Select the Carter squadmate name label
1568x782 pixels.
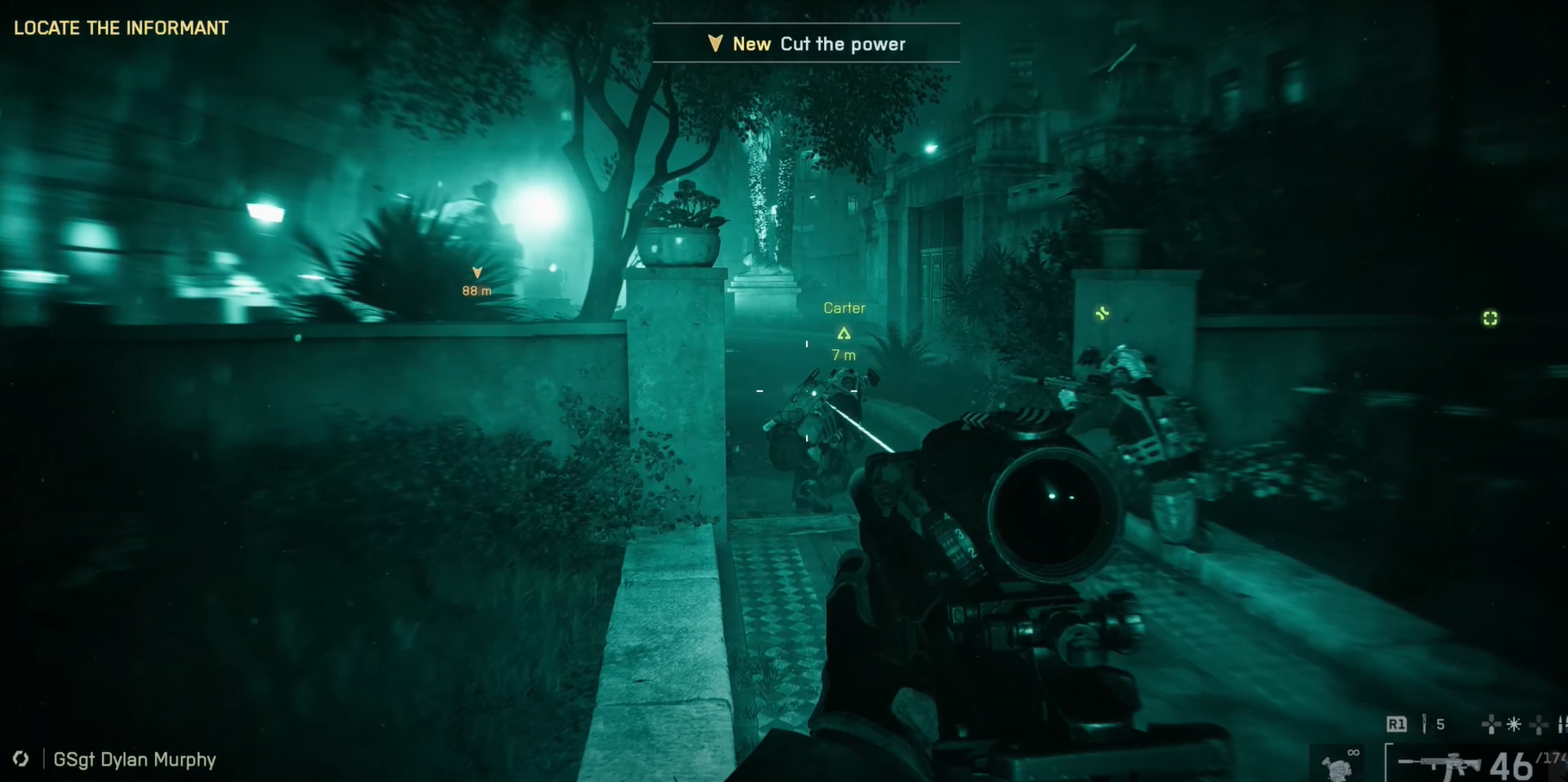[x=844, y=307]
